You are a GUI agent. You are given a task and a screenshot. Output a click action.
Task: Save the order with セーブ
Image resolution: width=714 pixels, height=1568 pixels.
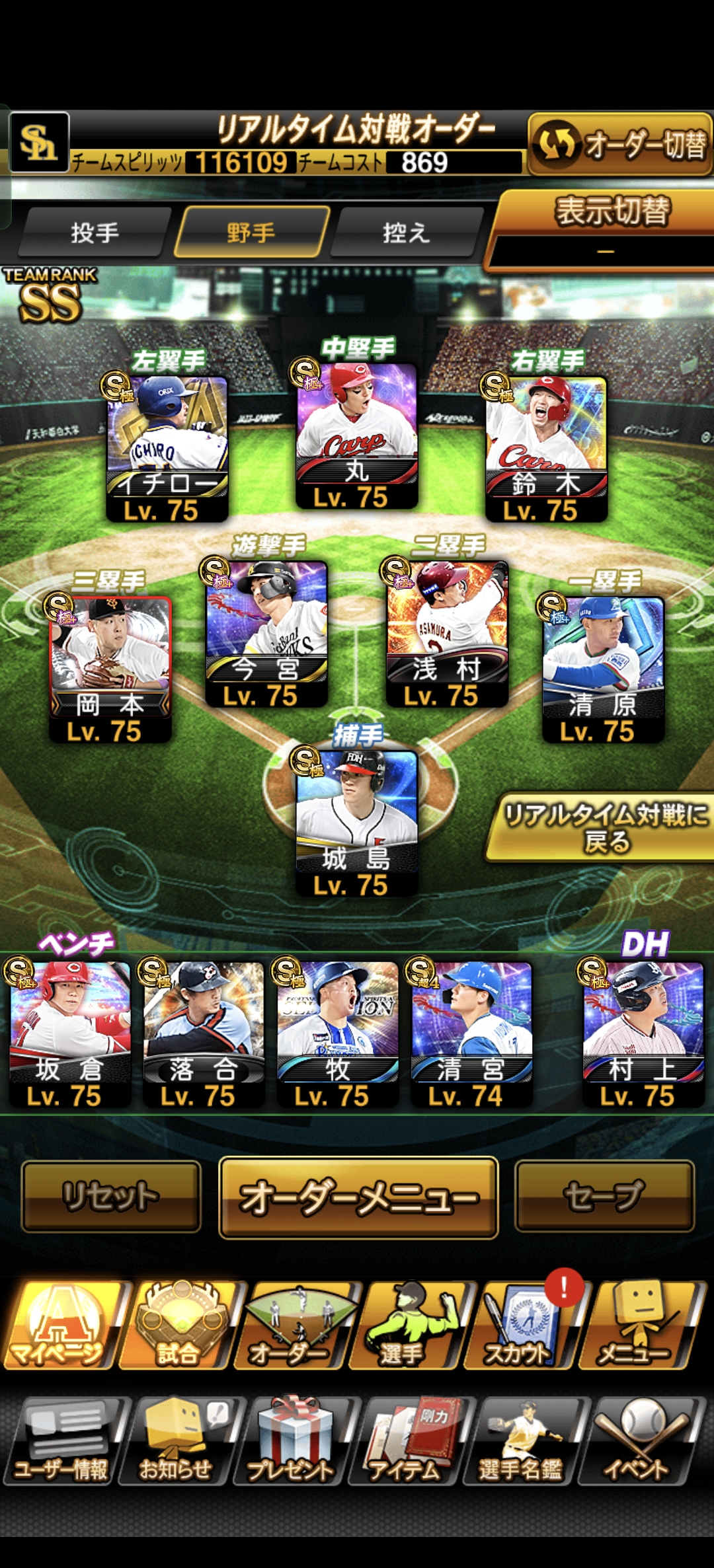(x=604, y=1196)
